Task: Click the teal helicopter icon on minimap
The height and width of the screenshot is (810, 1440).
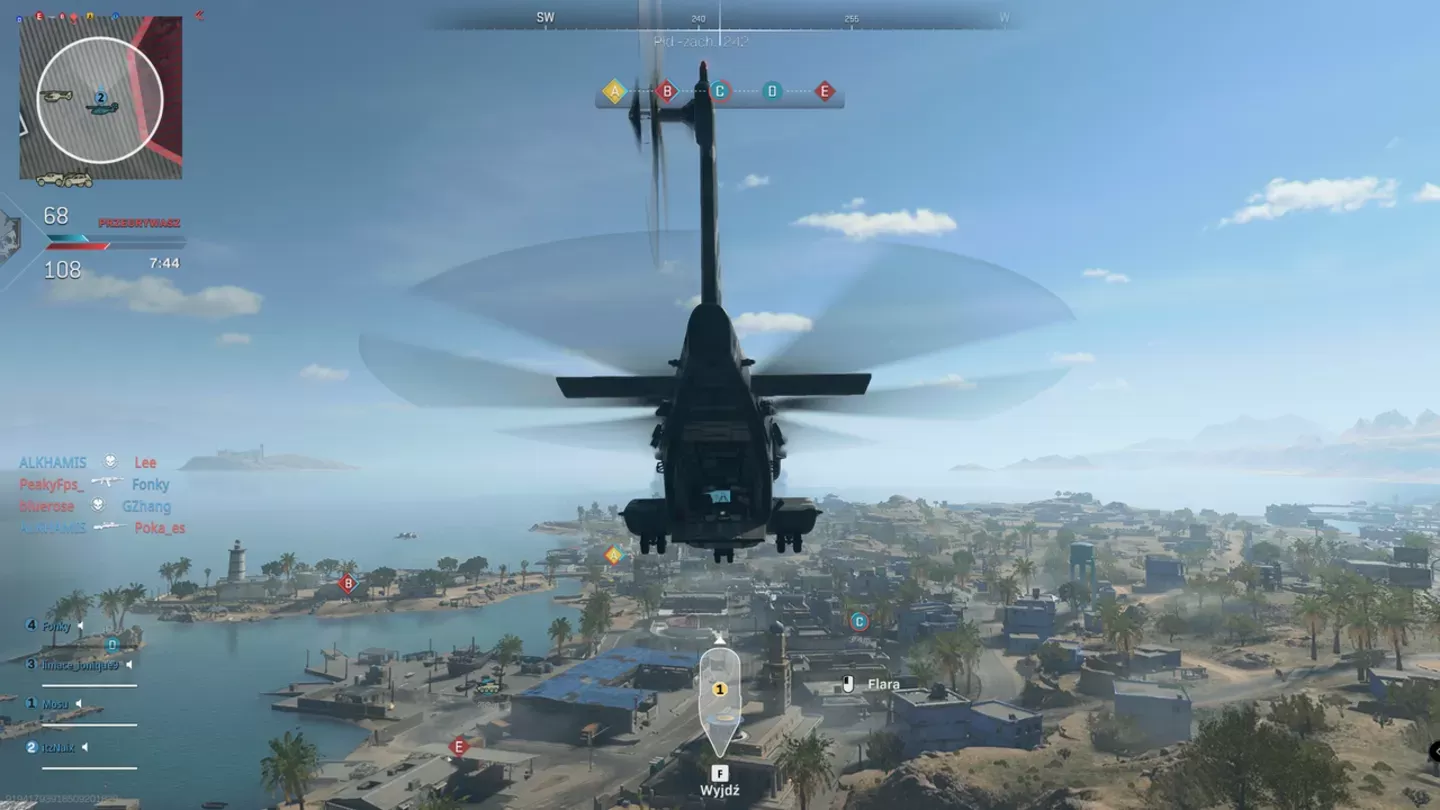Action: click(102, 106)
